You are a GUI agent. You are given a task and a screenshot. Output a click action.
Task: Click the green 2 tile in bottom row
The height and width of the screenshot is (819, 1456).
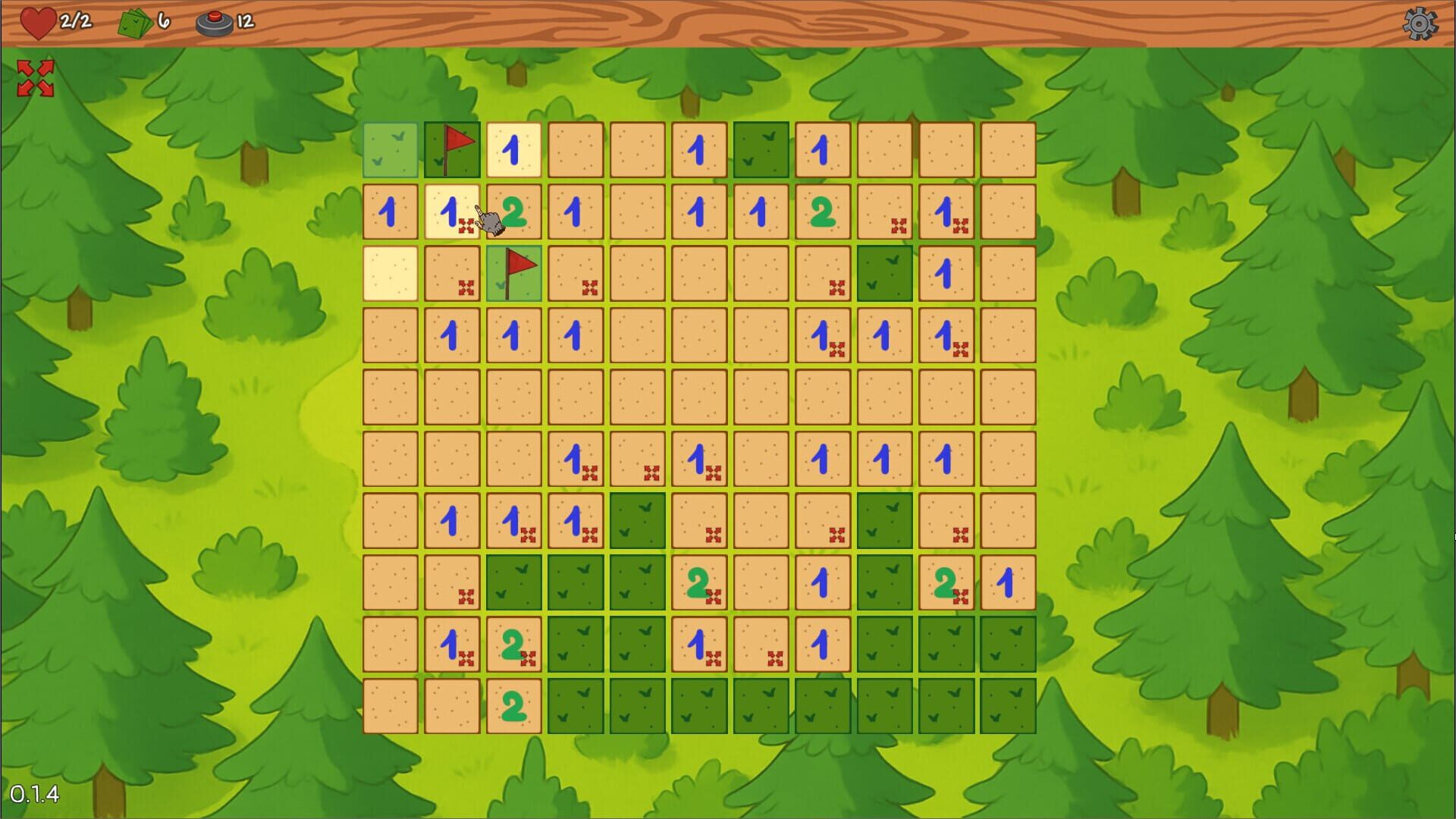[x=513, y=704]
